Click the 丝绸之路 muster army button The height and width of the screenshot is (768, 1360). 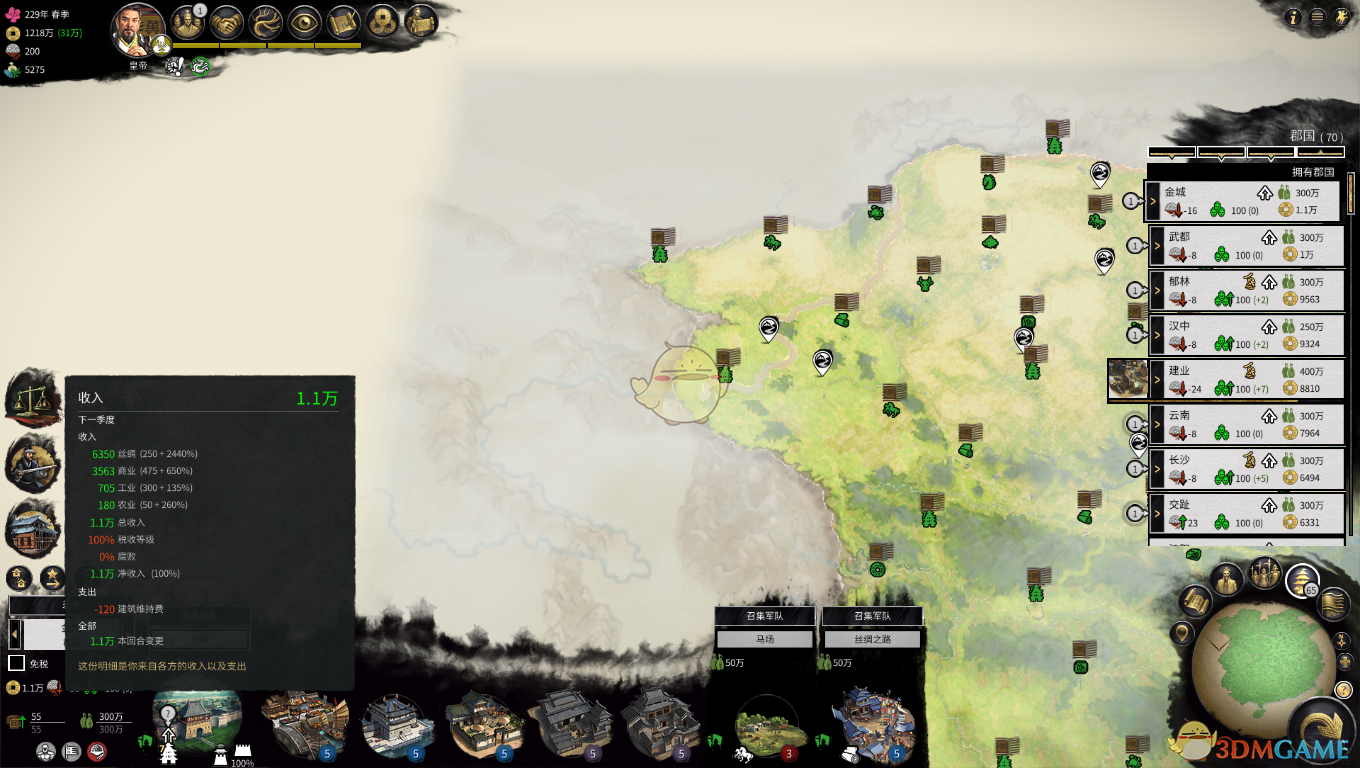click(871, 639)
